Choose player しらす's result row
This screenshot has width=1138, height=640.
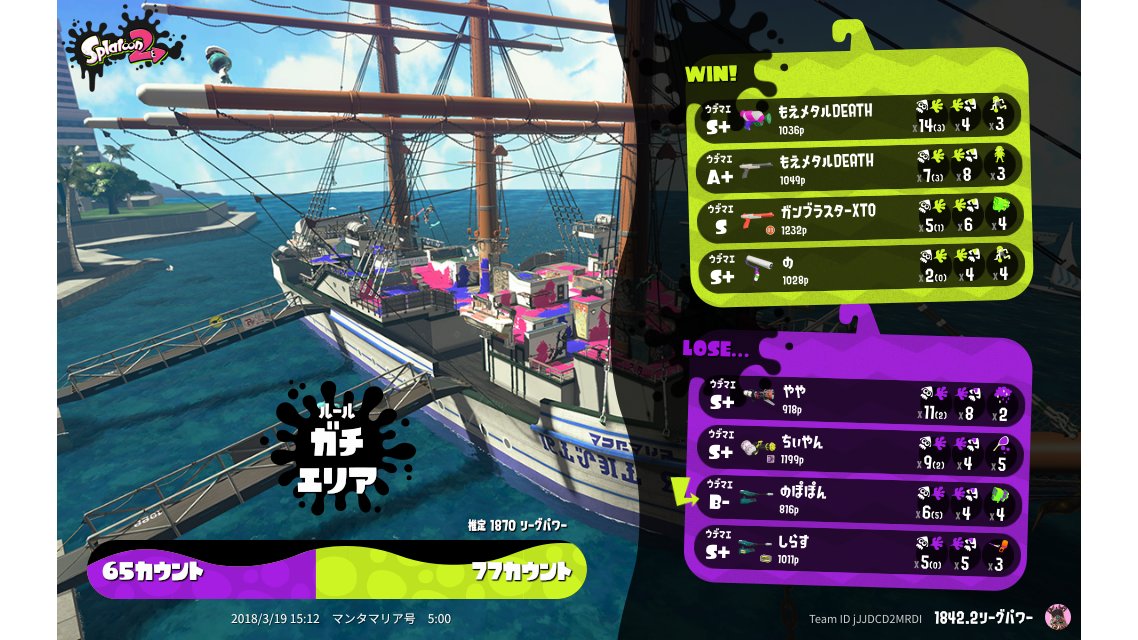coord(860,549)
